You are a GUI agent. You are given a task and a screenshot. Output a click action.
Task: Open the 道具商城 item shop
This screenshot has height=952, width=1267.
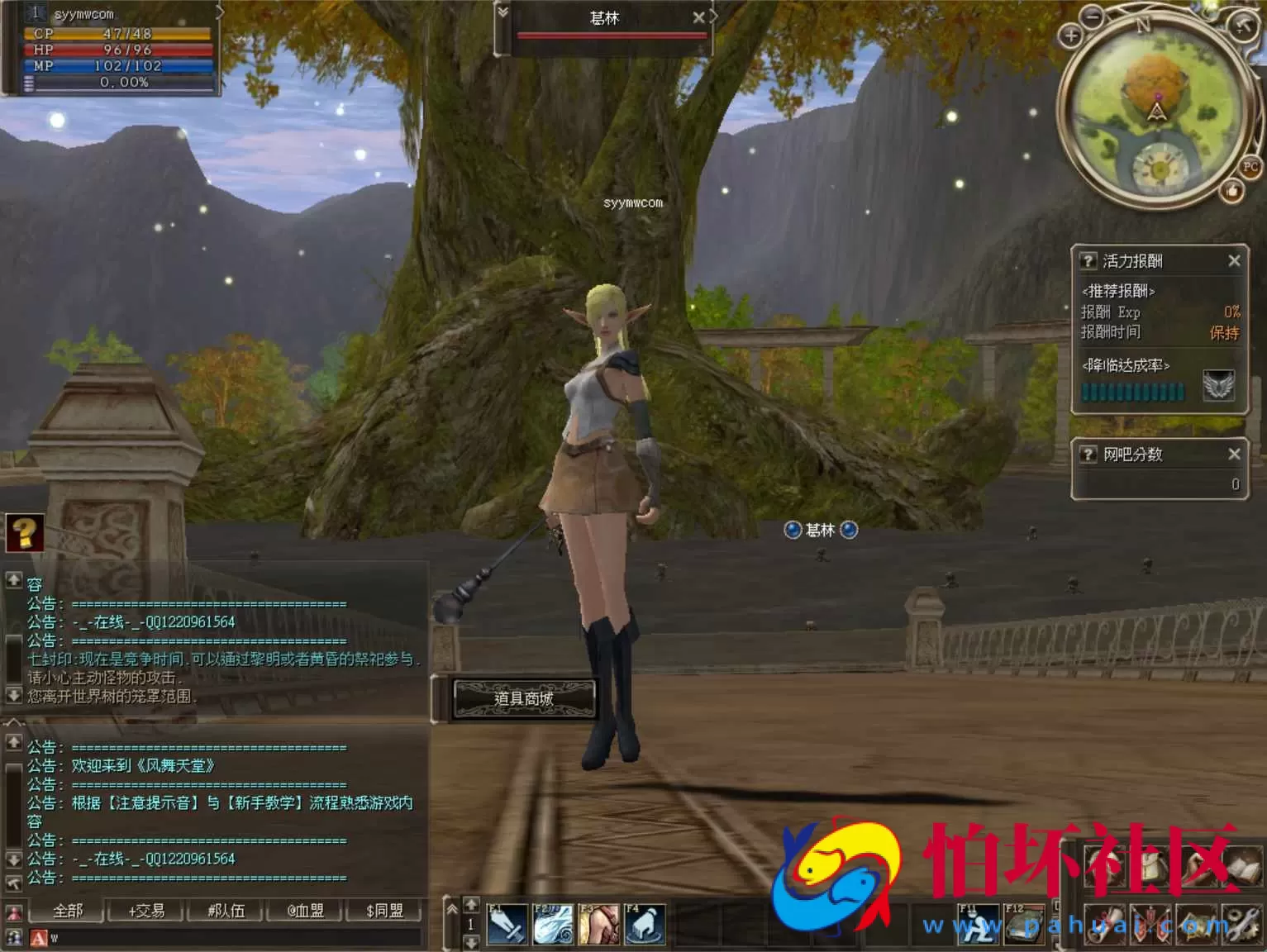click(524, 699)
